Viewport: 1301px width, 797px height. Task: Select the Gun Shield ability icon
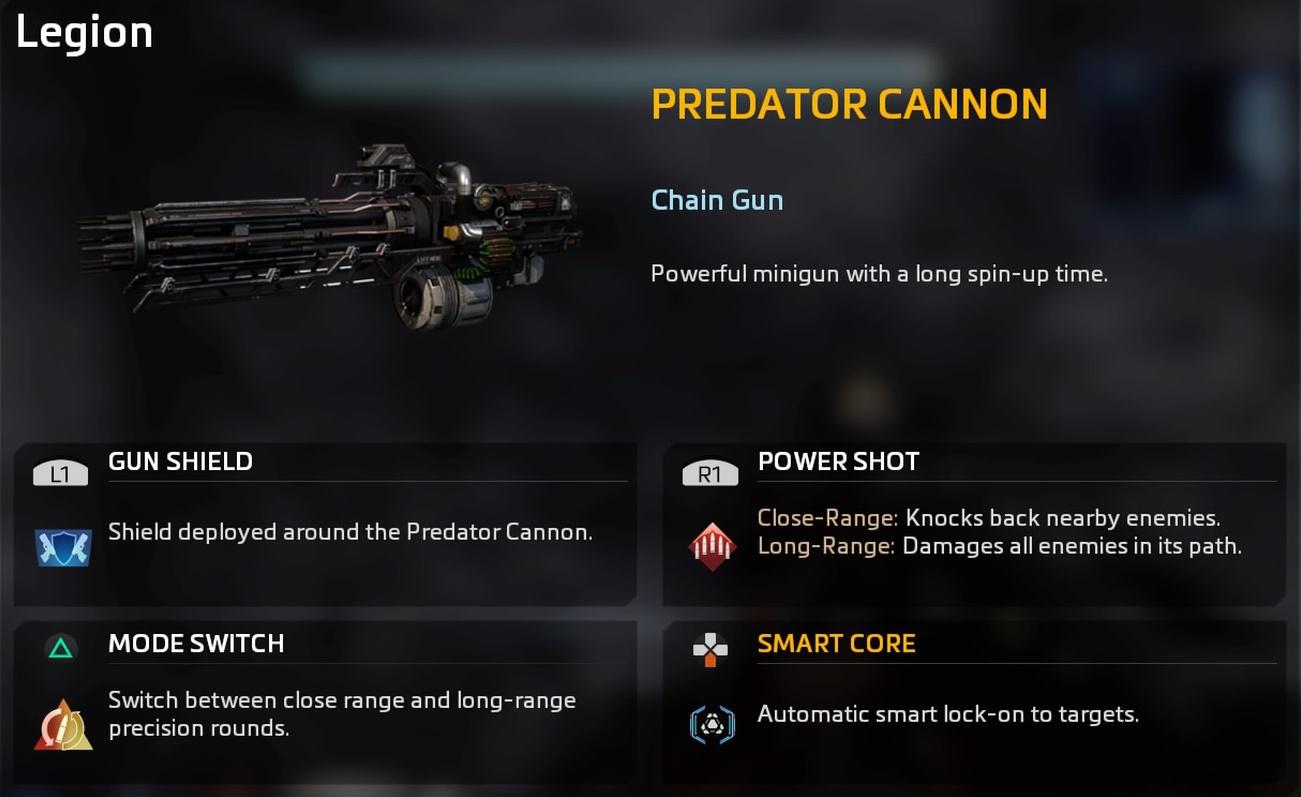63,547
